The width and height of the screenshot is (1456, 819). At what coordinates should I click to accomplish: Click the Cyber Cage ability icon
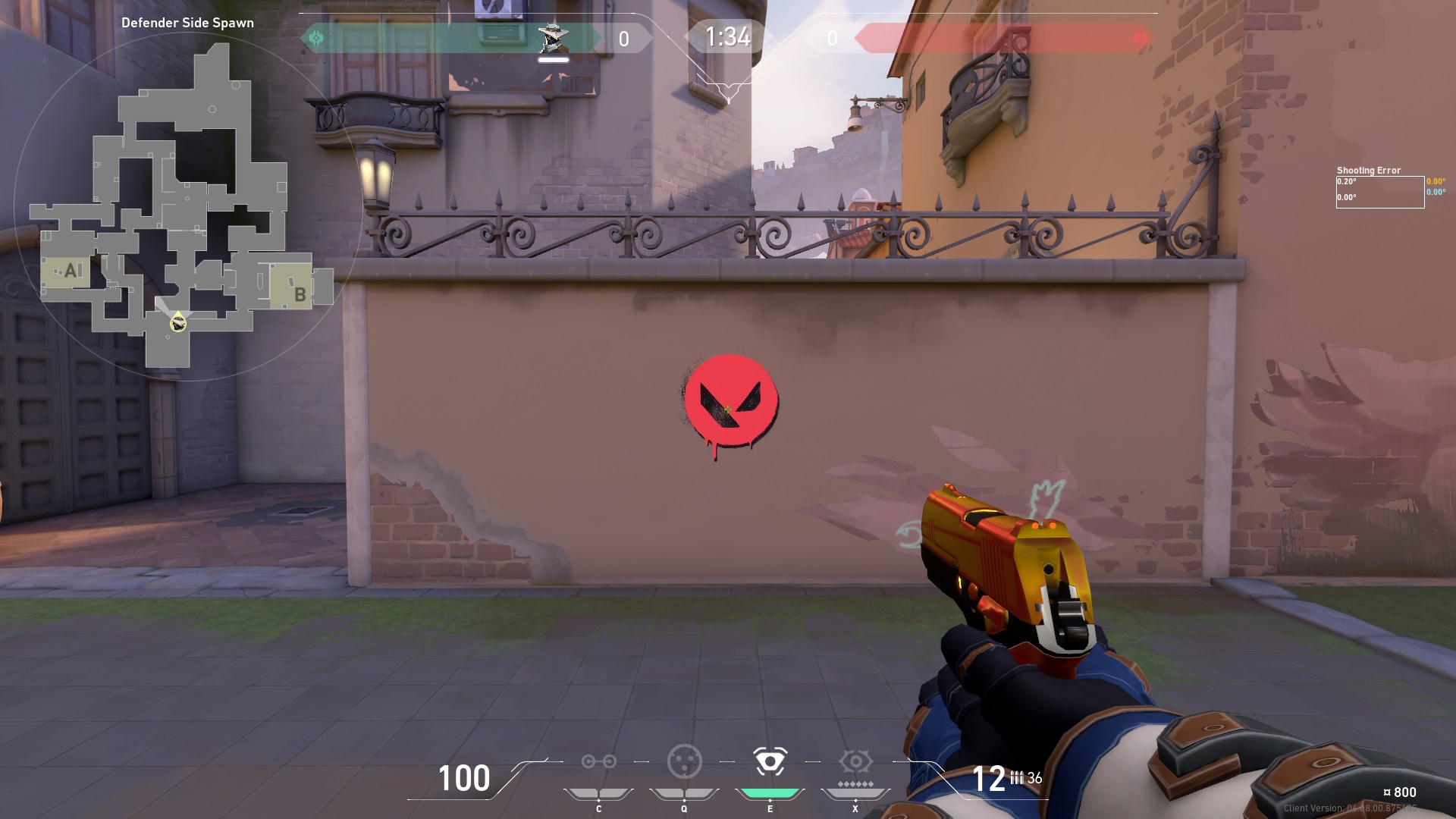tap(684, 761)
